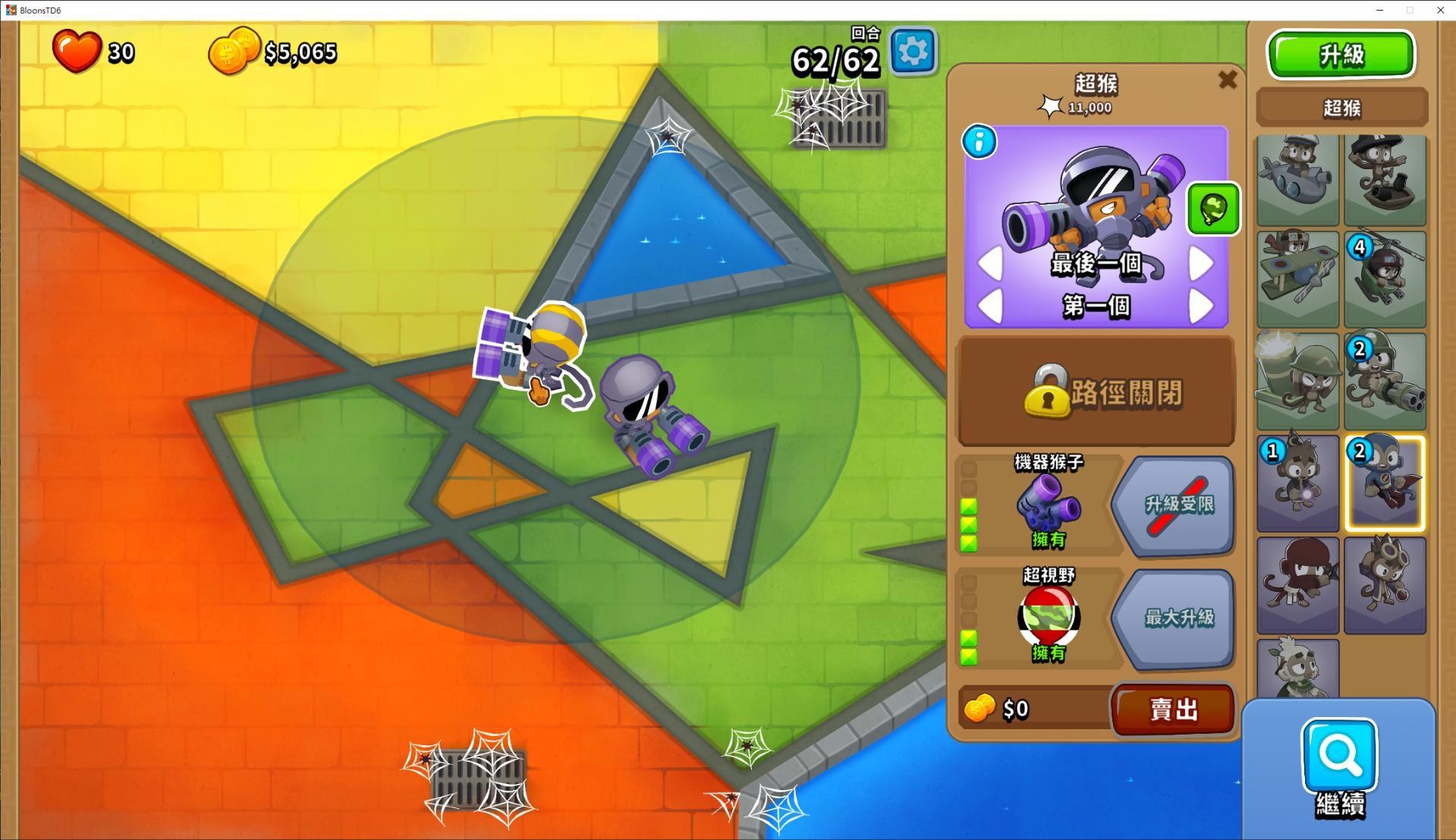This screenshot has height=840, width=1456.
Task: Select the Ninja Monkey tower icon
Action: 1297,584
